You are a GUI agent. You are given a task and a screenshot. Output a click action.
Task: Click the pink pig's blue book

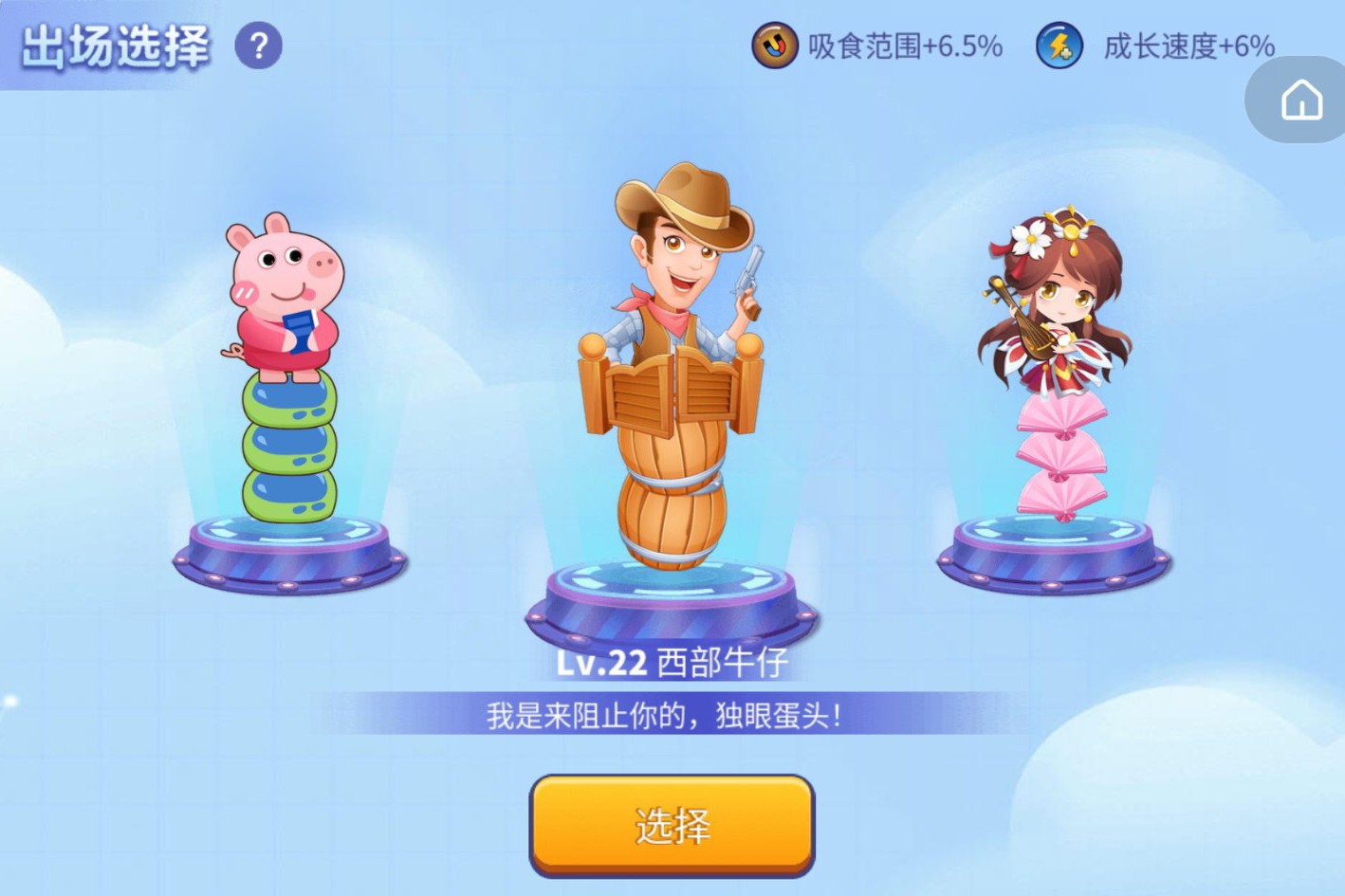pos(299,332)
